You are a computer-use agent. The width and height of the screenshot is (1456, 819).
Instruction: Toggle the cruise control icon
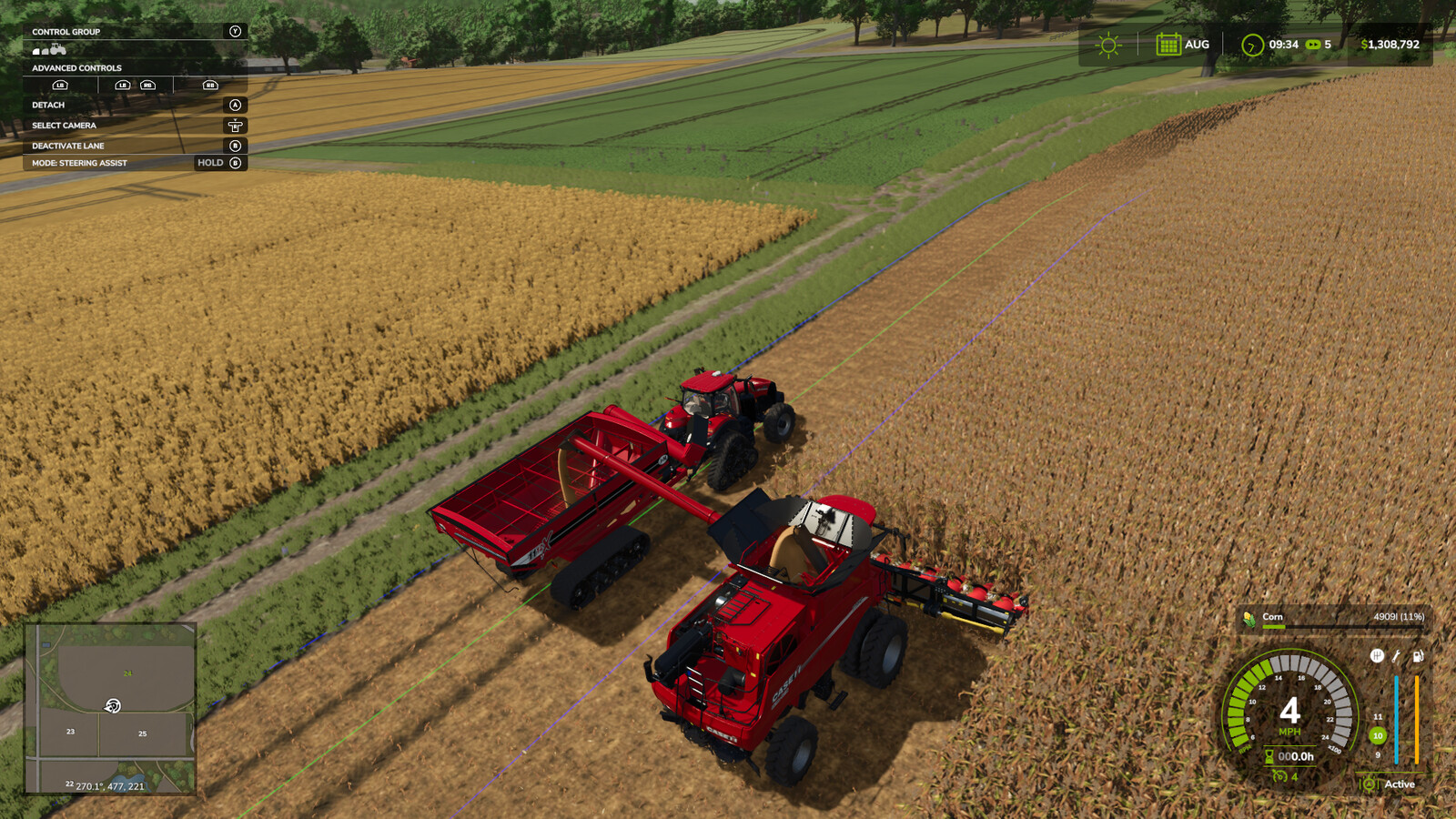coord(1279,776)
